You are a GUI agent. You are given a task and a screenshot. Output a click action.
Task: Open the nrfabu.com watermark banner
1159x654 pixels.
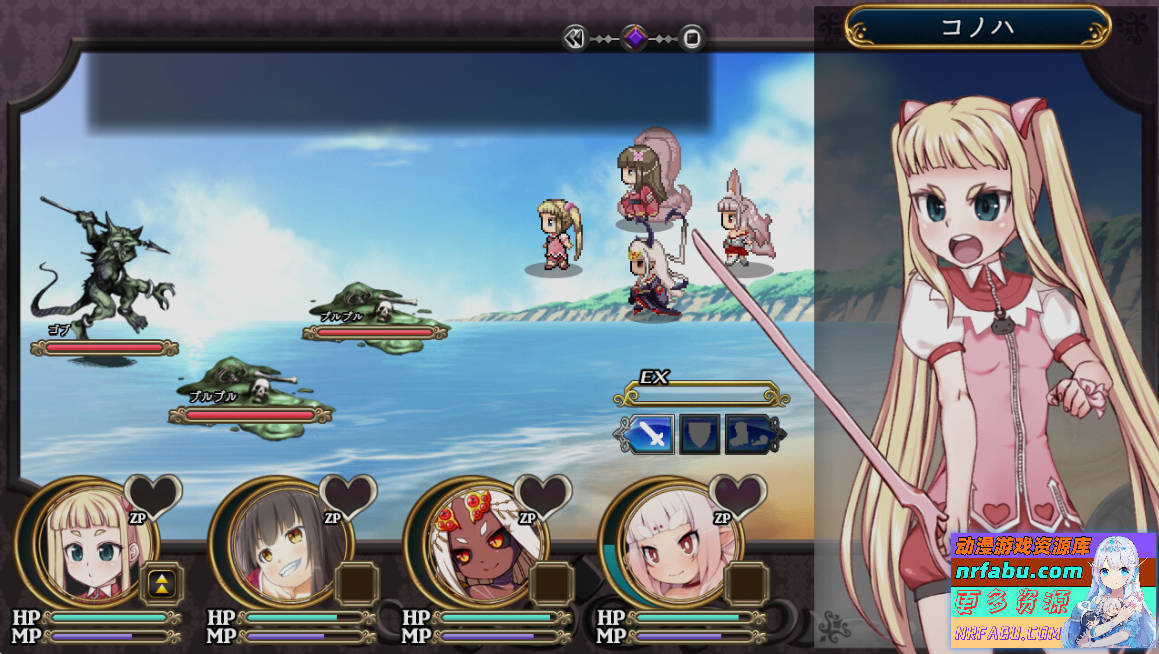coord(1053,590)
